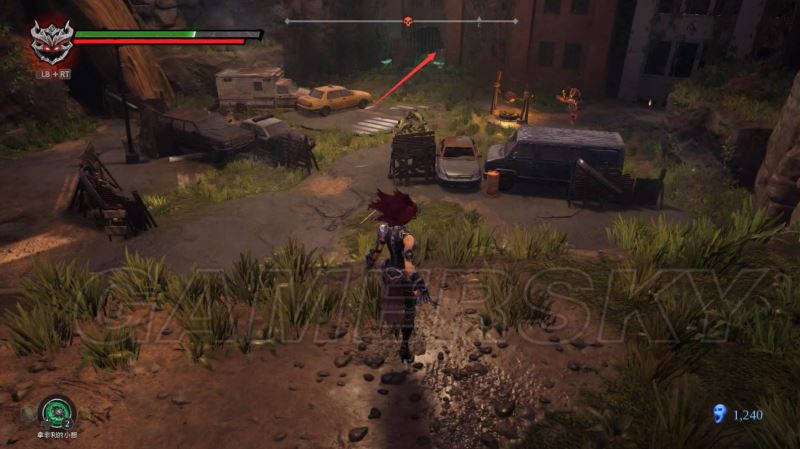
Task: Click the horned demon mask portrait
Action: pyautogui.click(x=50, y=41)
